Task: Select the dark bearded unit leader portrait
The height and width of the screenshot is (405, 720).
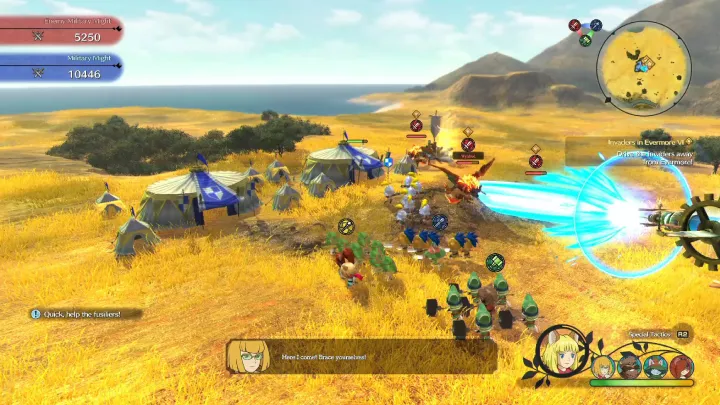Action: [630, 366]
